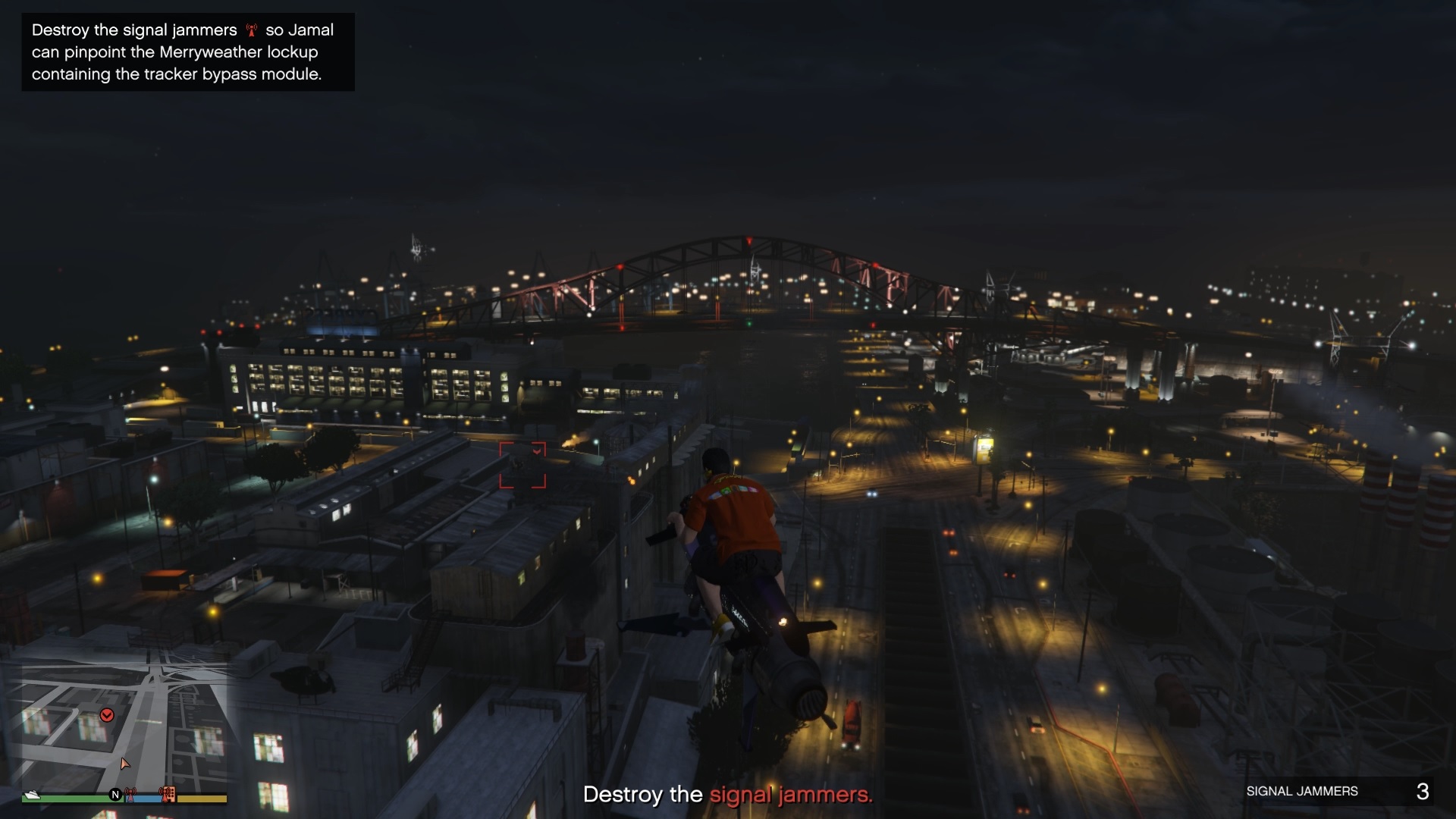Image resolution: width=1456 pixels, height=819 pixels.
Task: Click the green health bar below the minimap
Action: pos(72,798)
